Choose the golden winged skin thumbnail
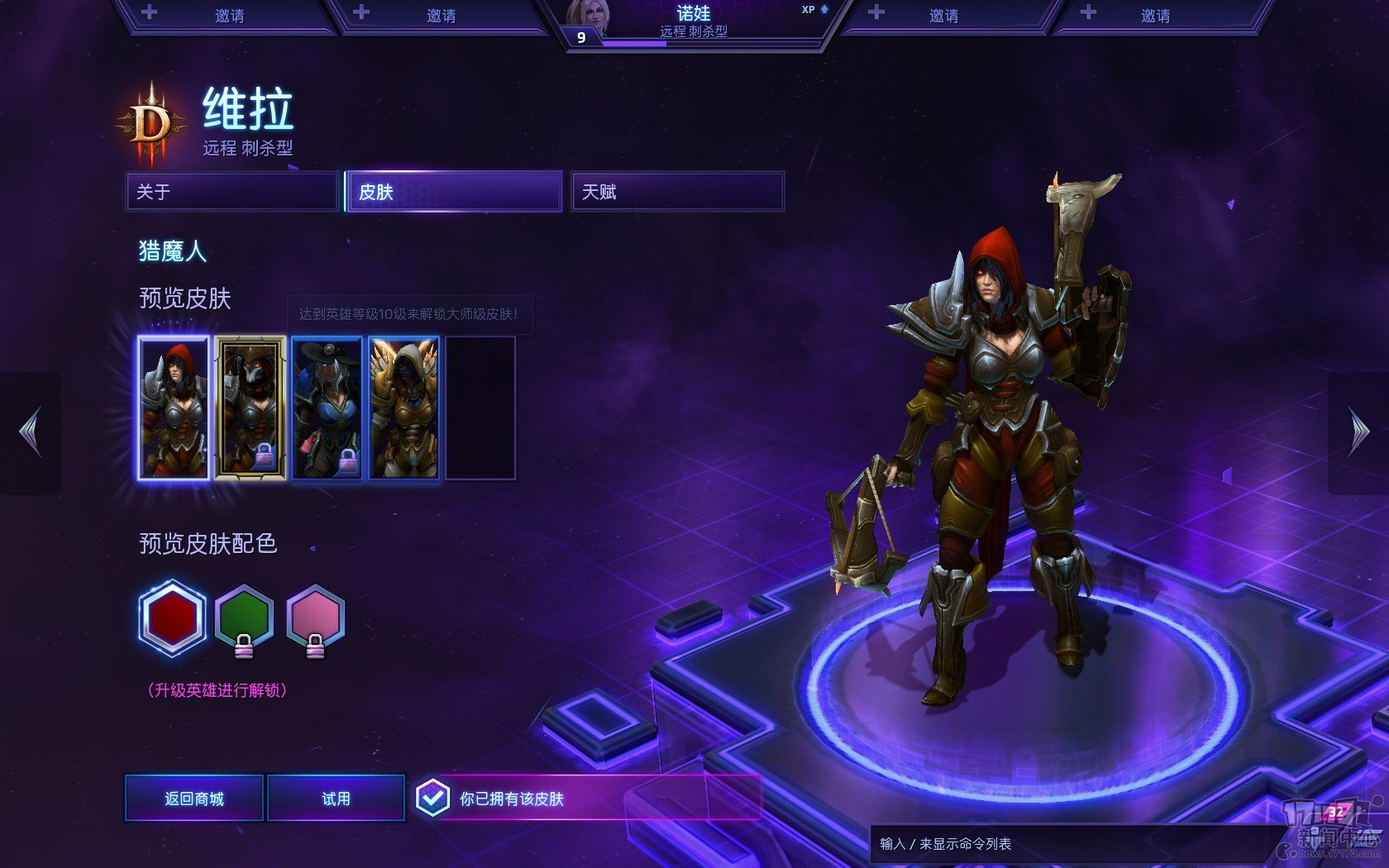 click(404, 408)
